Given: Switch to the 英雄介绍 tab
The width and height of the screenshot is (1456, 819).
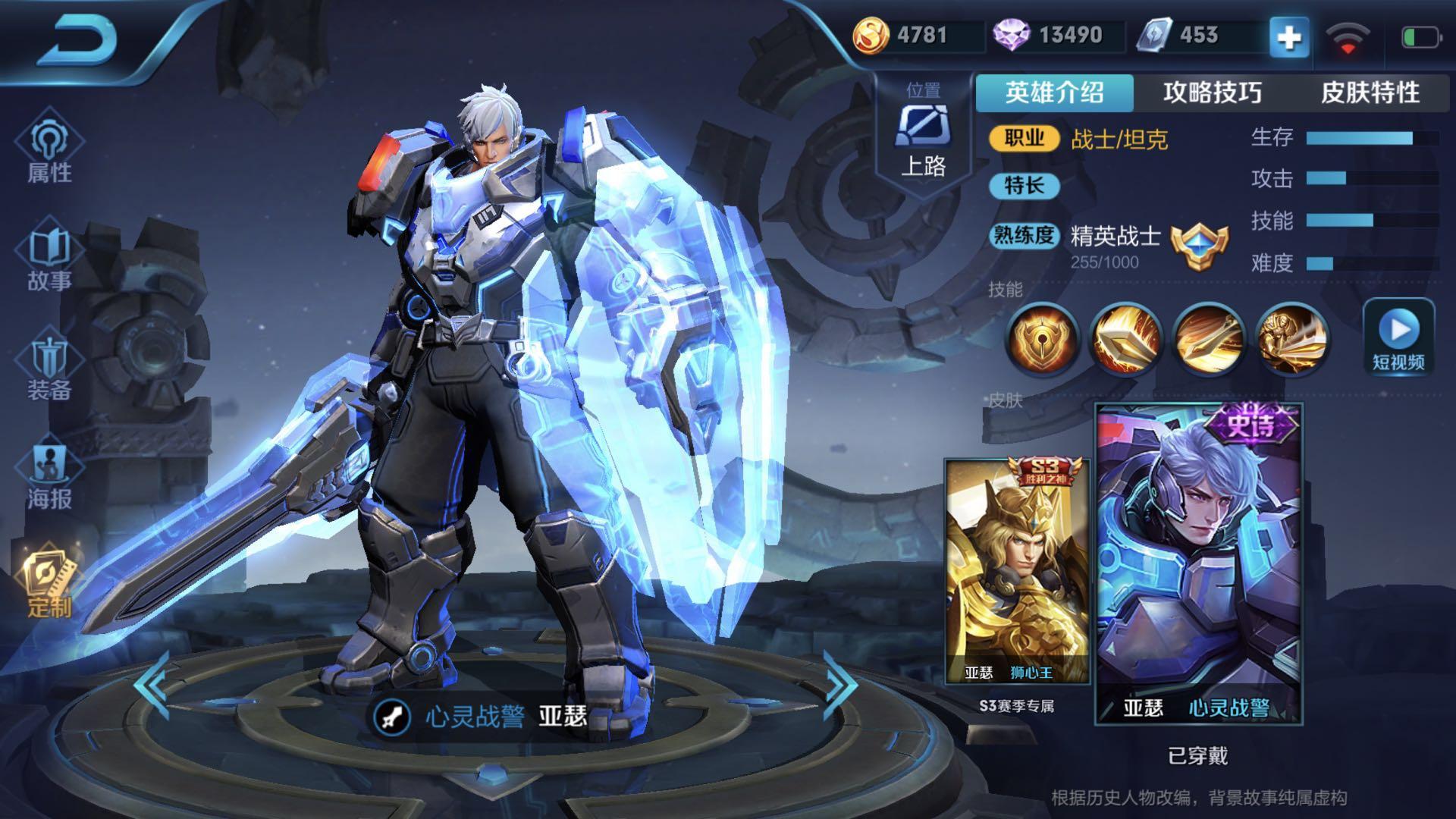Looking at the screenshot, I should pyautogui.click(x=1054, y=93).
